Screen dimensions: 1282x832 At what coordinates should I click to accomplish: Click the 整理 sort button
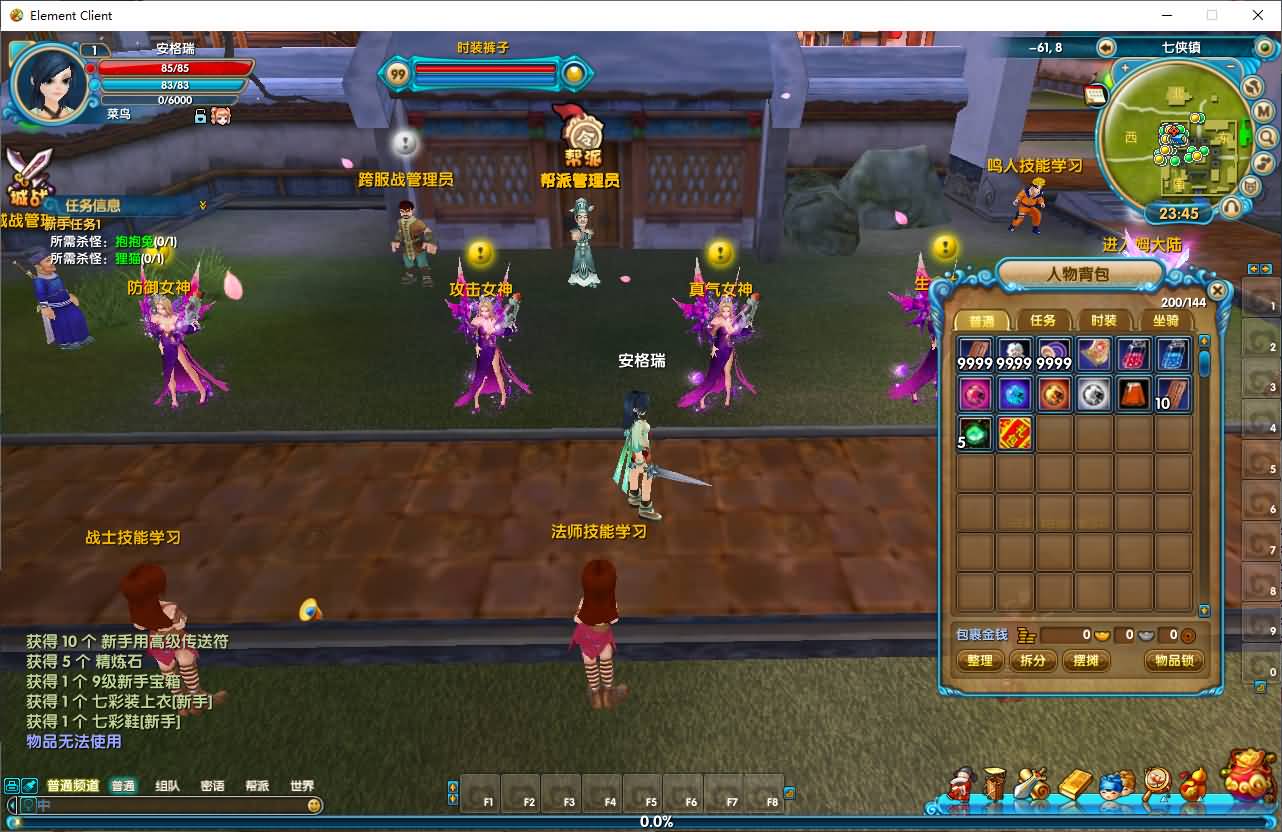coord(980,661)
